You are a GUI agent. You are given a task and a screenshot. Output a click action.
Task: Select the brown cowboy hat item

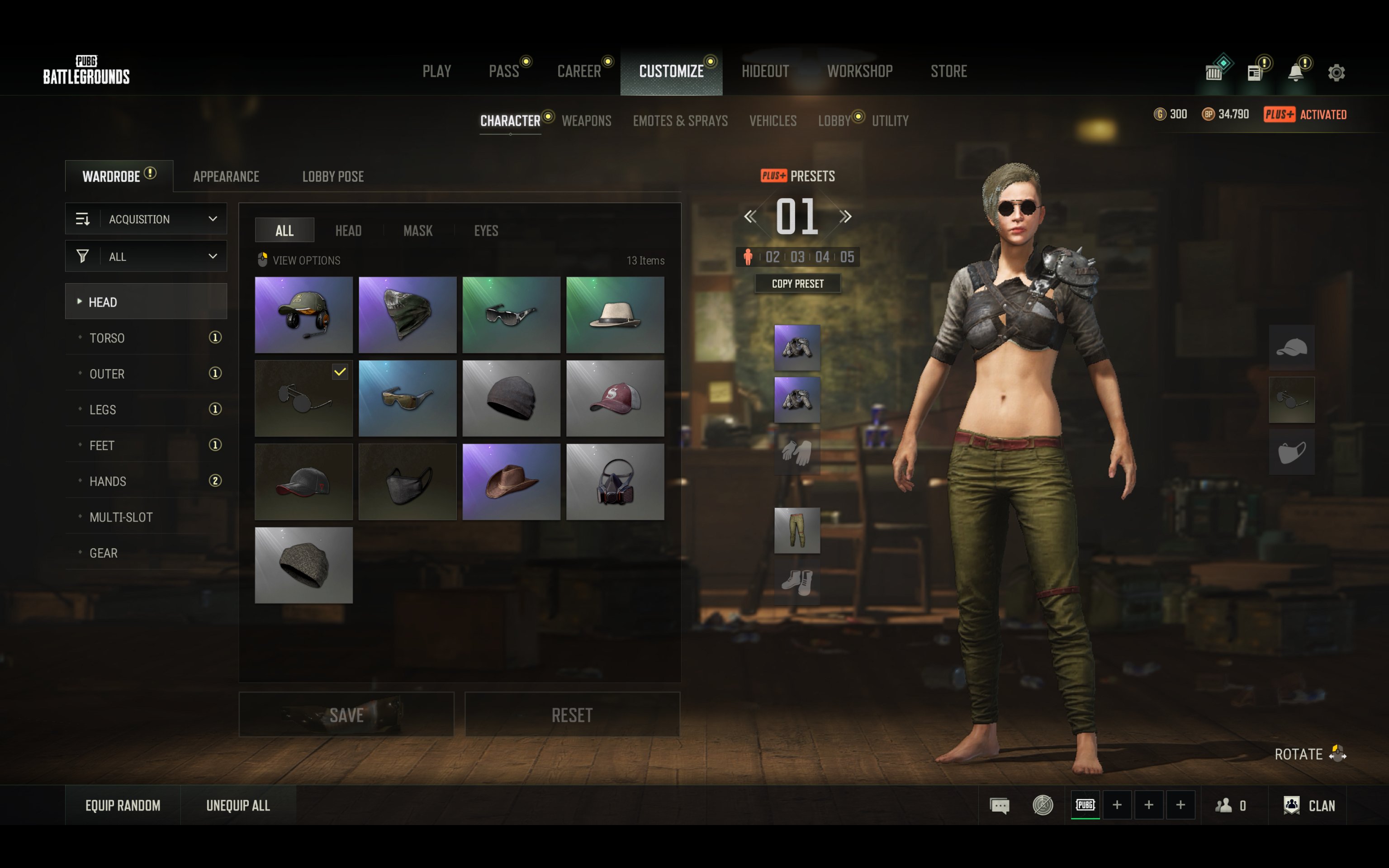coord(511,481)
